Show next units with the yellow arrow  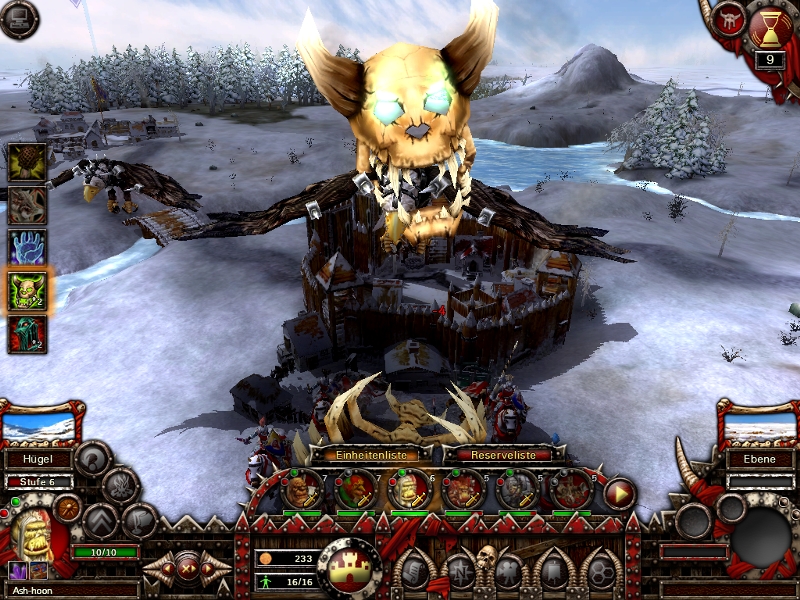point(619,492)
